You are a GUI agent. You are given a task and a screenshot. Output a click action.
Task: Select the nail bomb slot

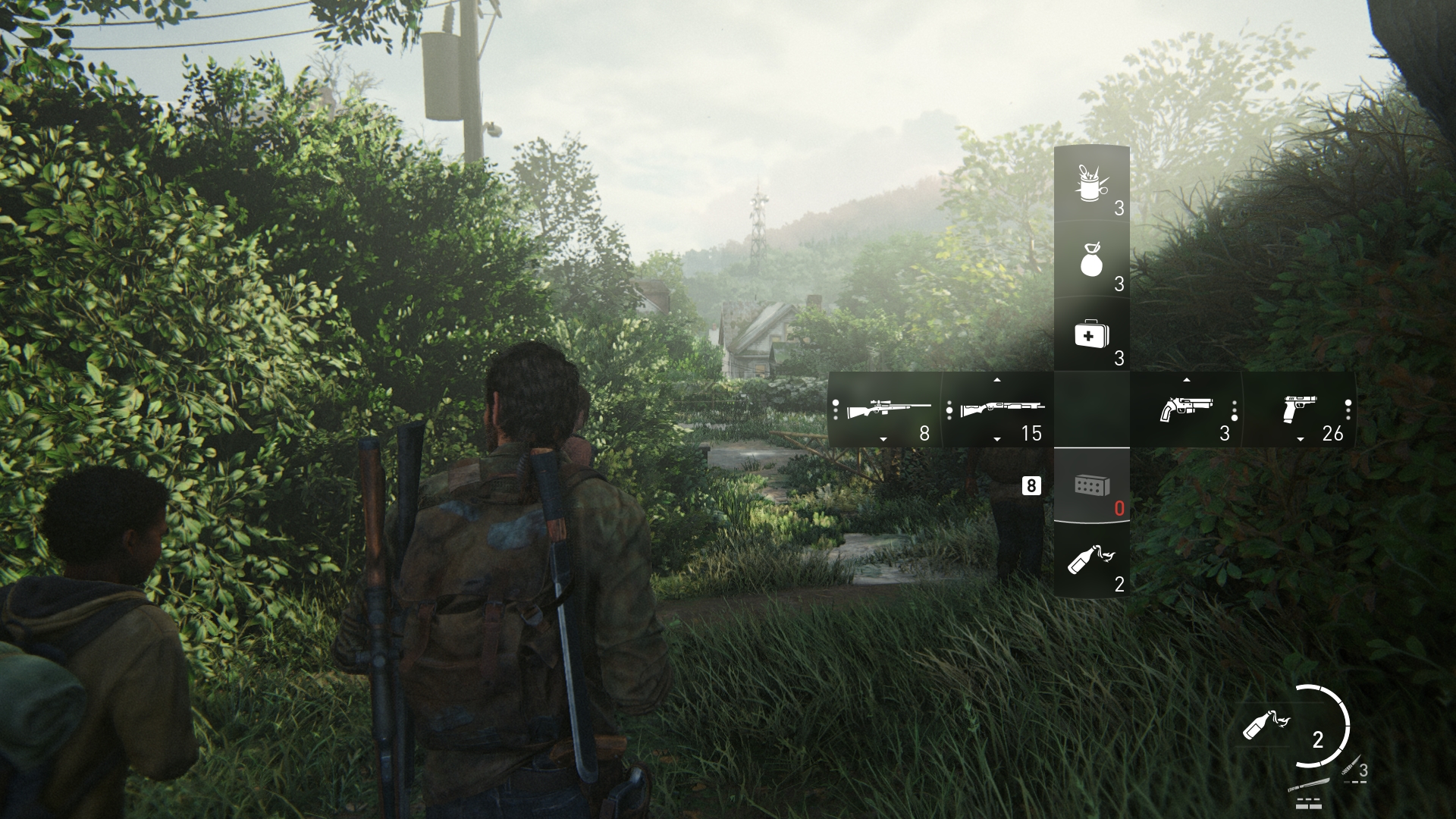coord(1091,184)
